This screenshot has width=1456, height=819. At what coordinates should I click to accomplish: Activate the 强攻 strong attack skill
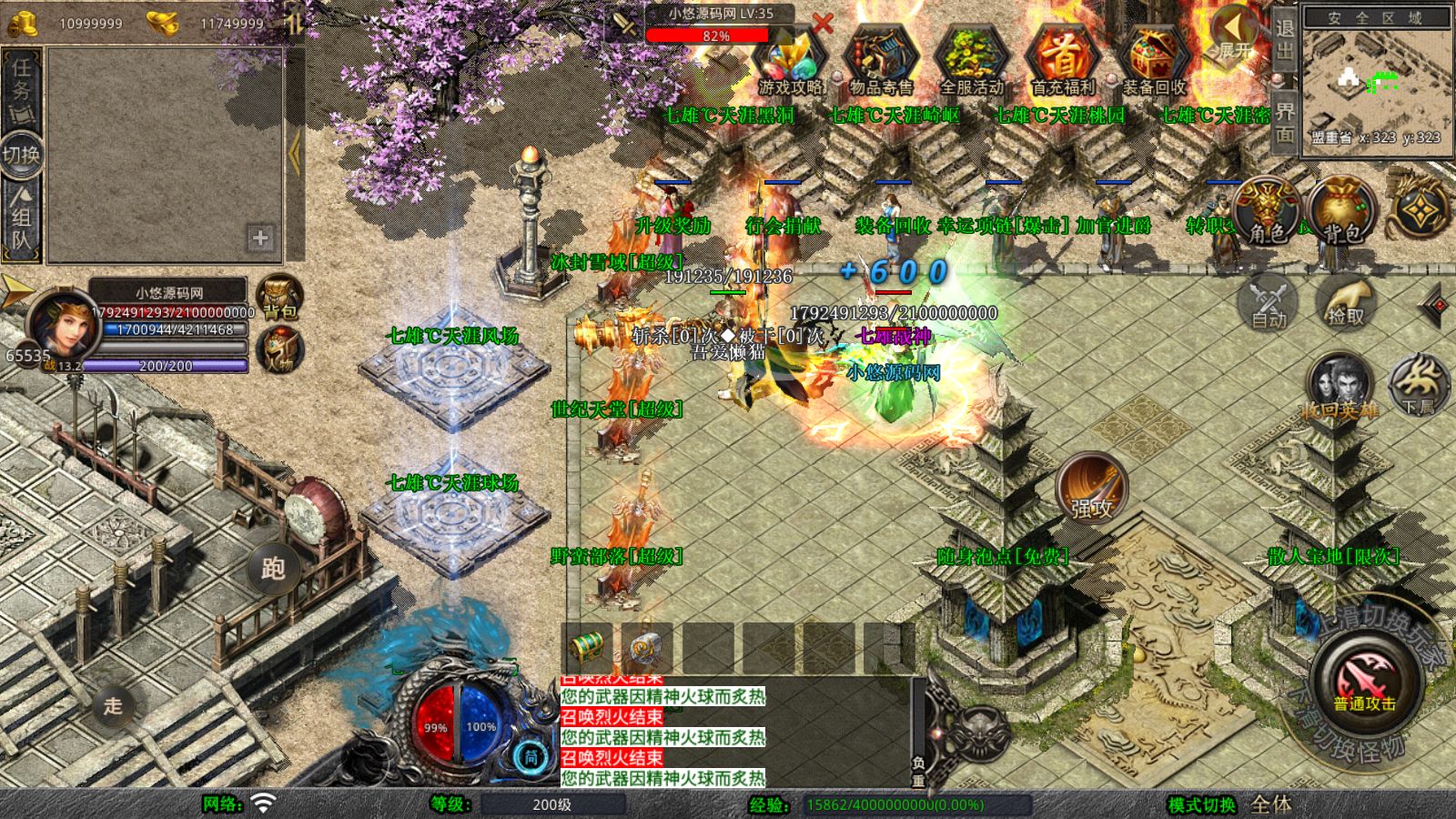pyautogui.click(x=1091, y=487)
